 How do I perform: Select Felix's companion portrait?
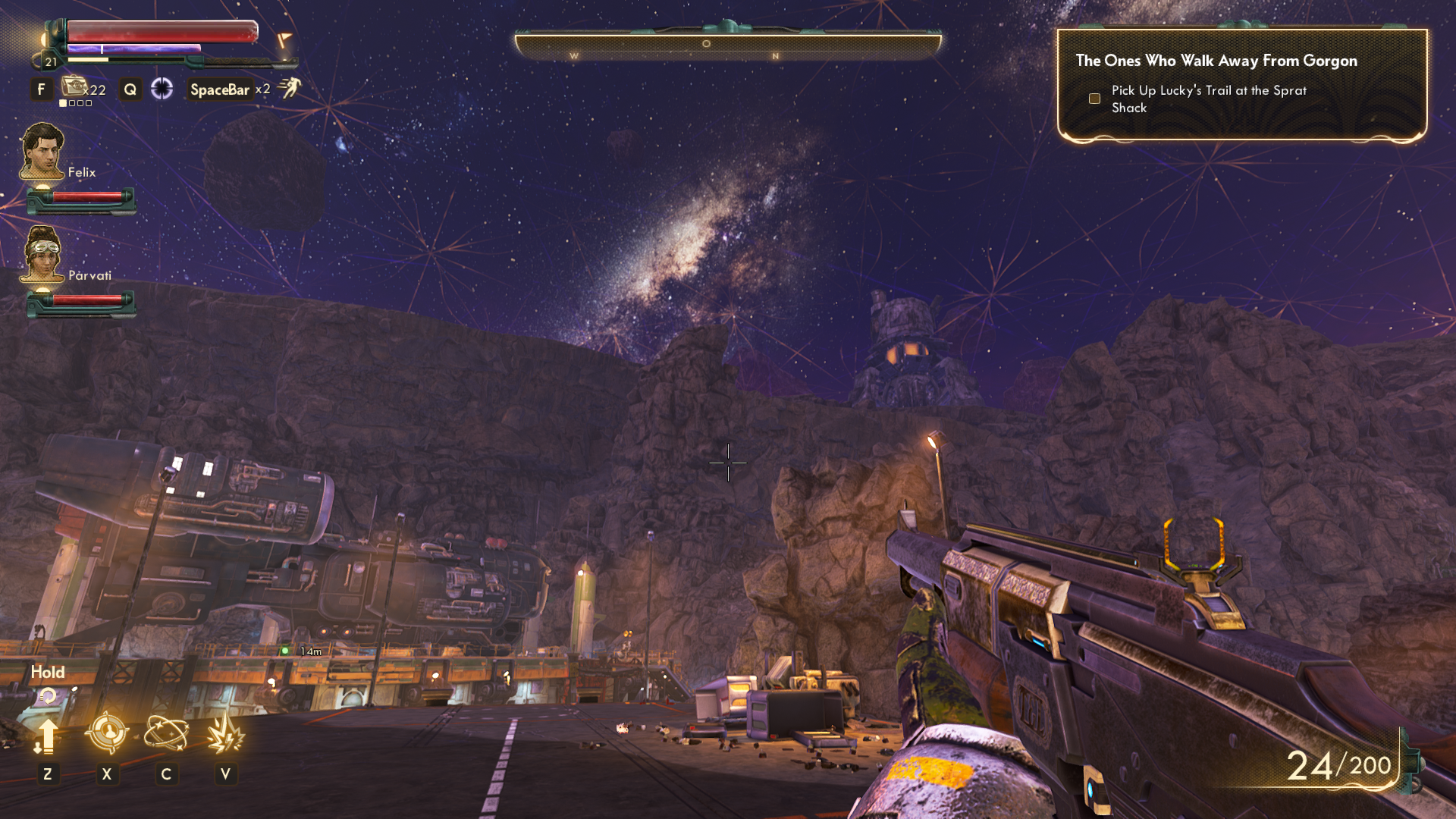point(42,152)
